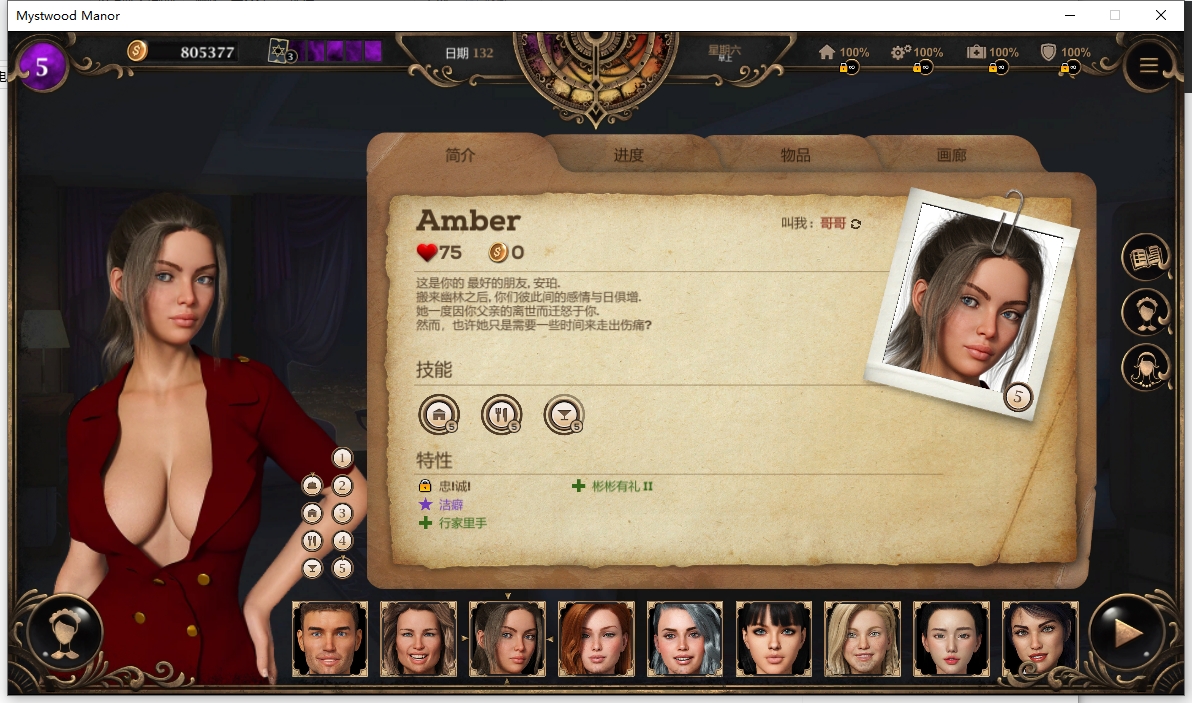The width and height of the screenshot is (1192, 703).
Task: Select outfit number 5 circle
Action: pyautogui.click(x=343, y=568)
